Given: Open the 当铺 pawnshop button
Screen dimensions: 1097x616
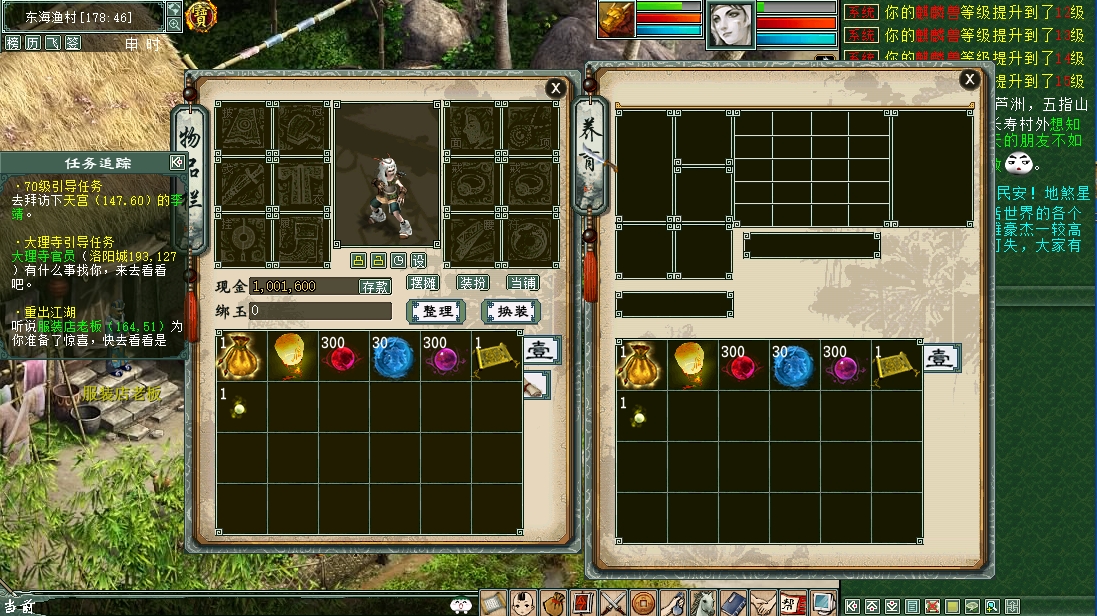Looking at the screenshot, I should pyautogui.click(x=521, y=284).
